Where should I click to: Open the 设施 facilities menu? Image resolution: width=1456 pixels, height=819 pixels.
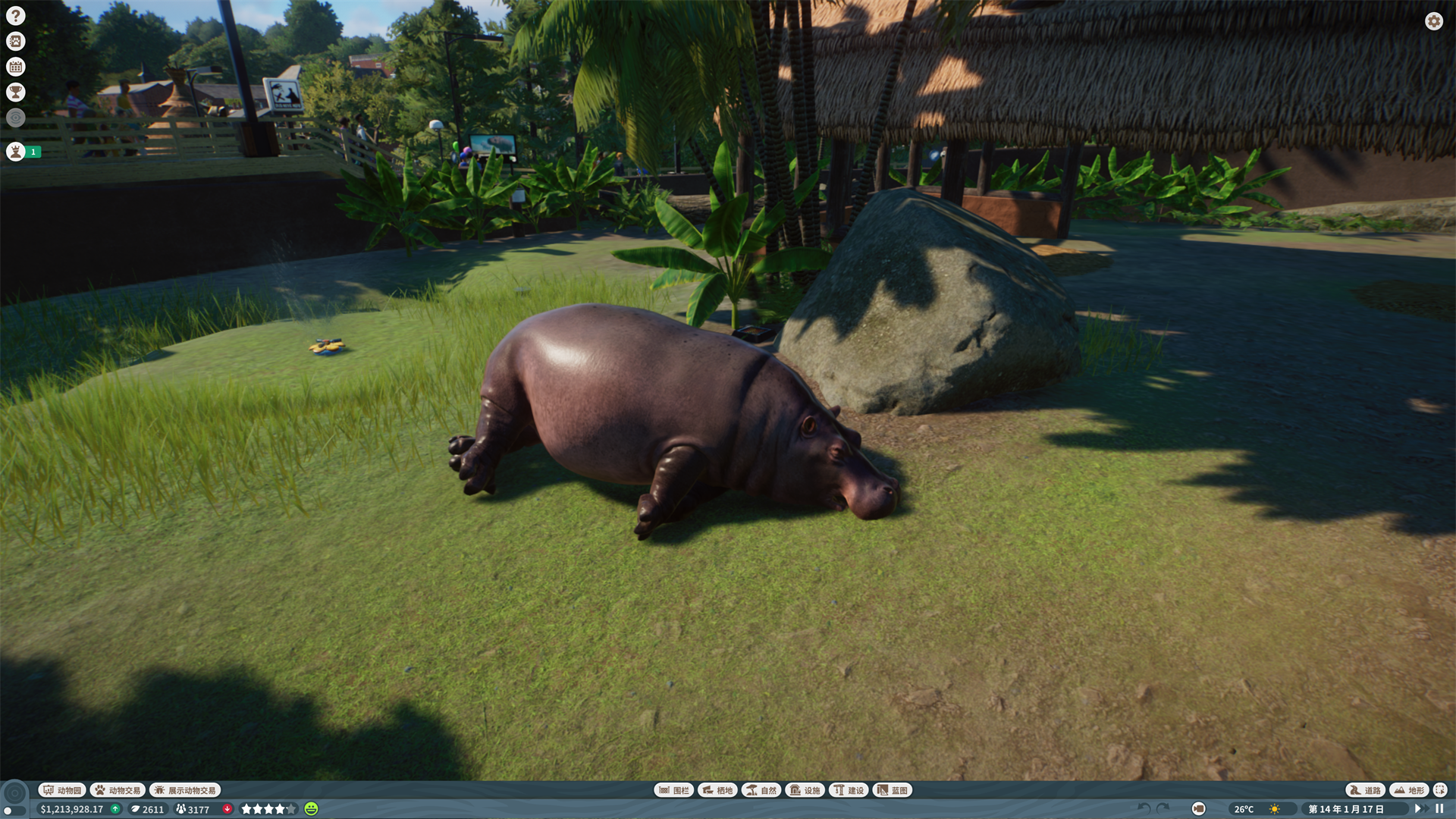tap(805, 790)
